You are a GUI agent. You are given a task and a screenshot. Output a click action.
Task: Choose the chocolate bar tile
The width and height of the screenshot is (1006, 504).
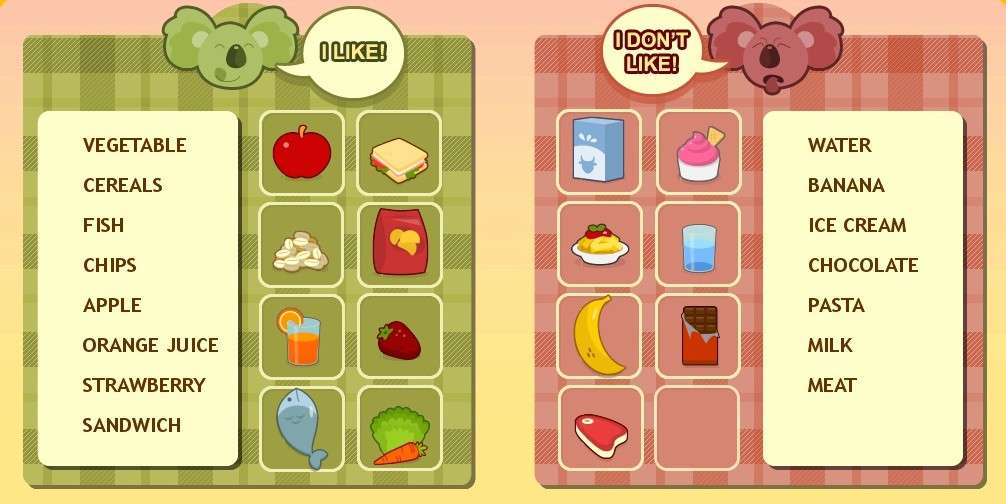click(698, 336)
